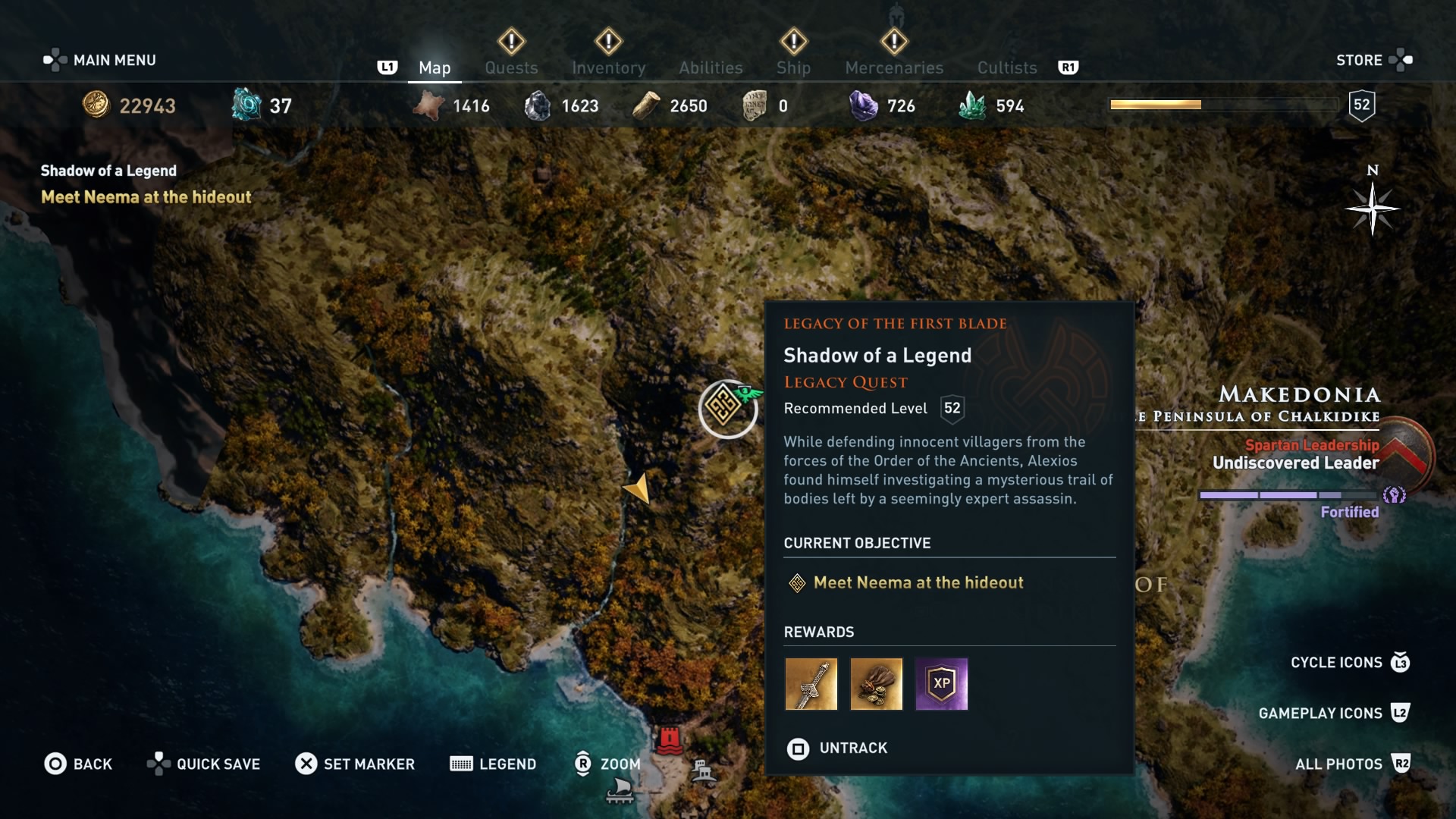1456x819 pixels.
Task: Select the soft leather resource icon
Action: click(428, 105)
